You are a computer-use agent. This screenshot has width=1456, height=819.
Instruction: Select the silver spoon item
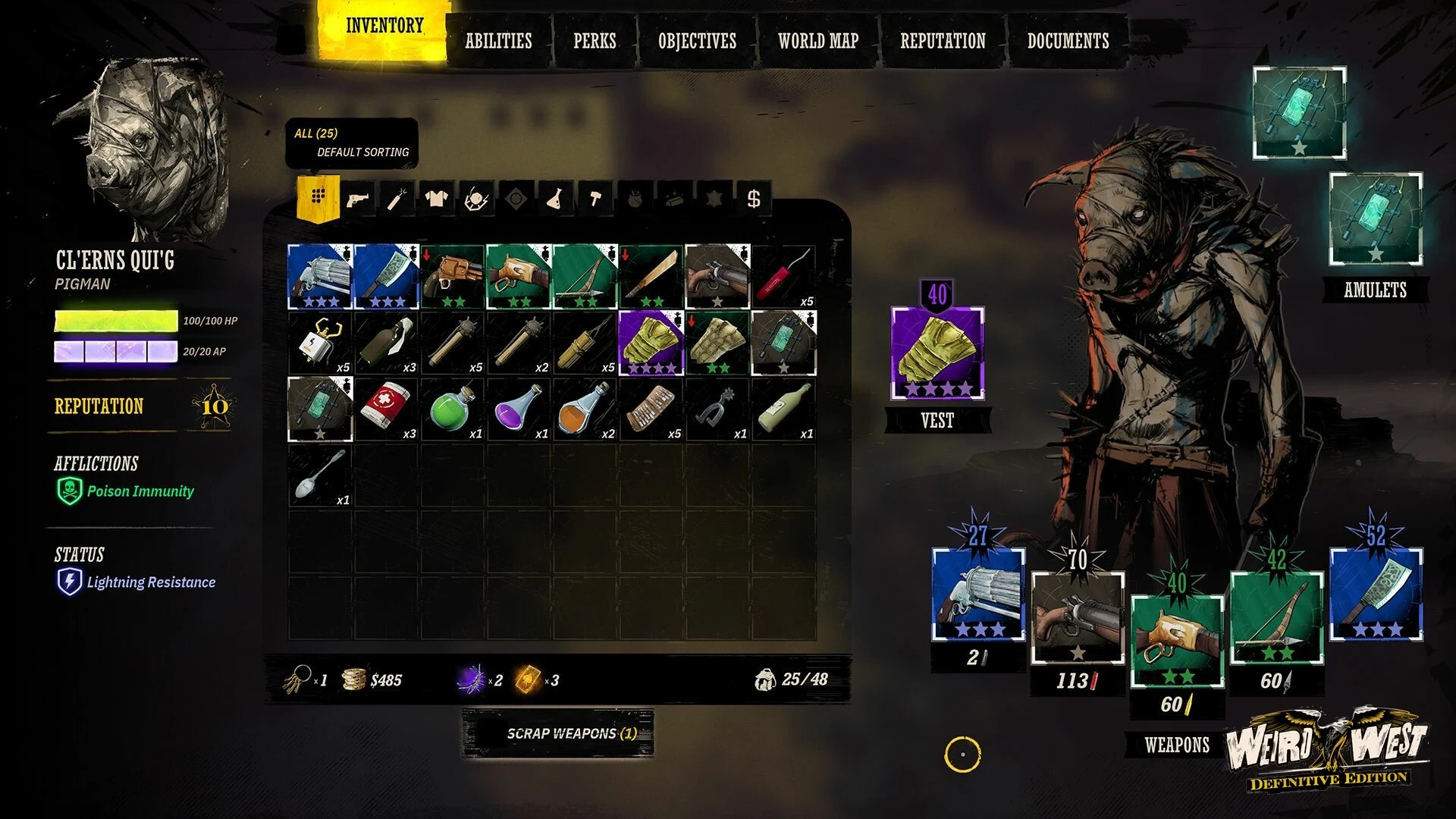pyautogui.click(x=320, y=475)
